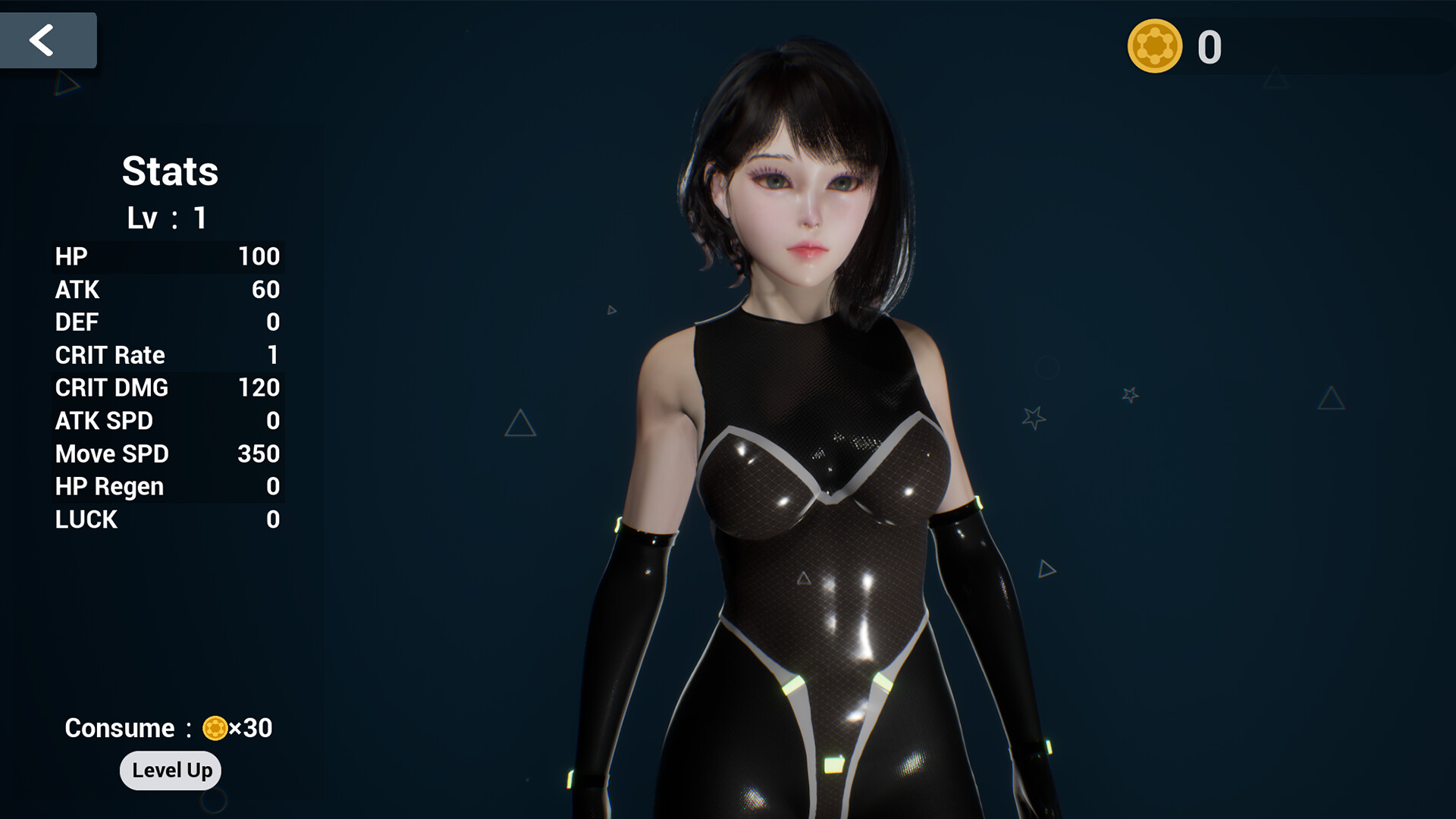Click the HP stat row
1456x819 pixels.
click(167, 257)
